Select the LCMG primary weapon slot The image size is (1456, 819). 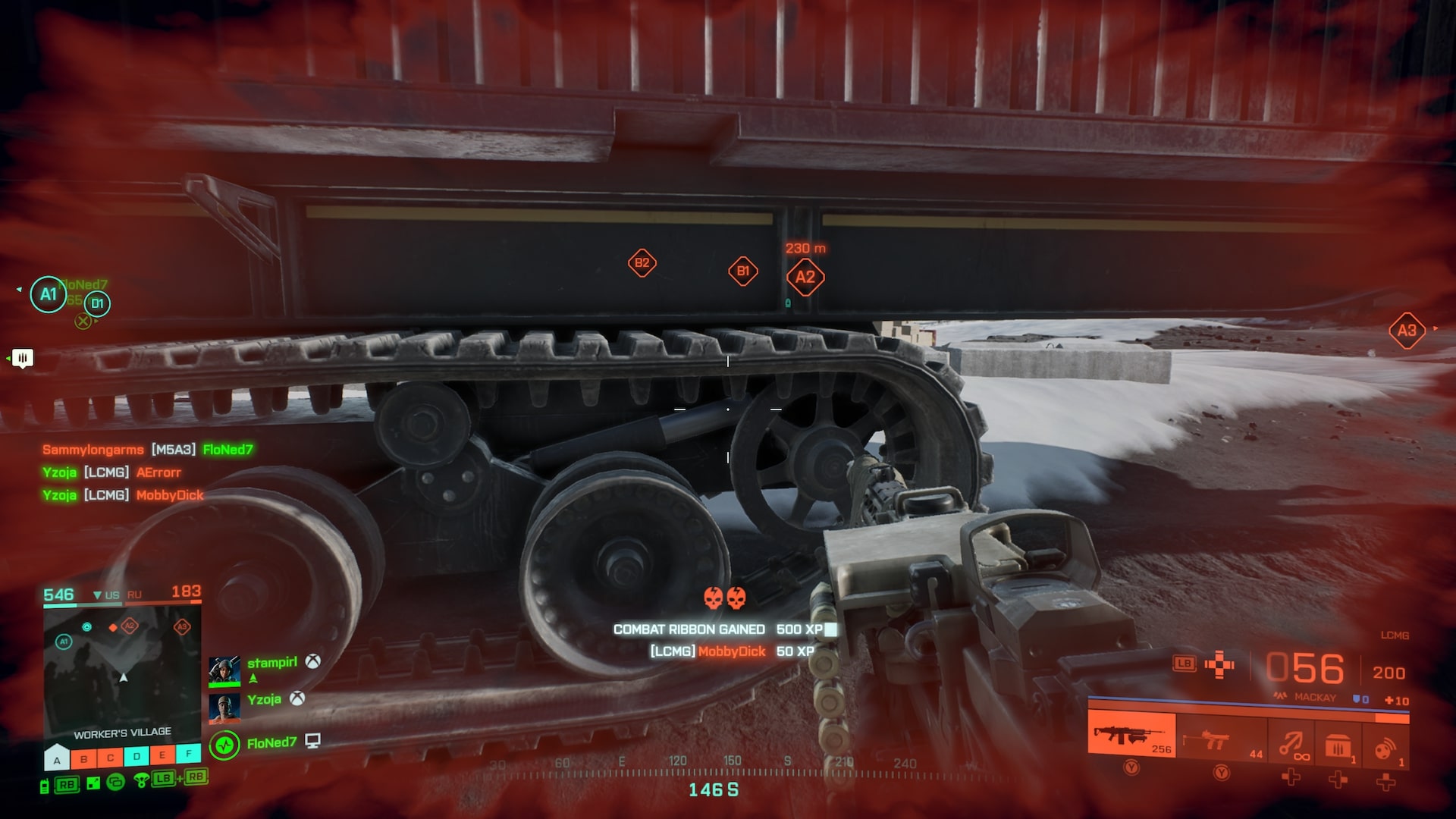click(x=1131, y=733)
